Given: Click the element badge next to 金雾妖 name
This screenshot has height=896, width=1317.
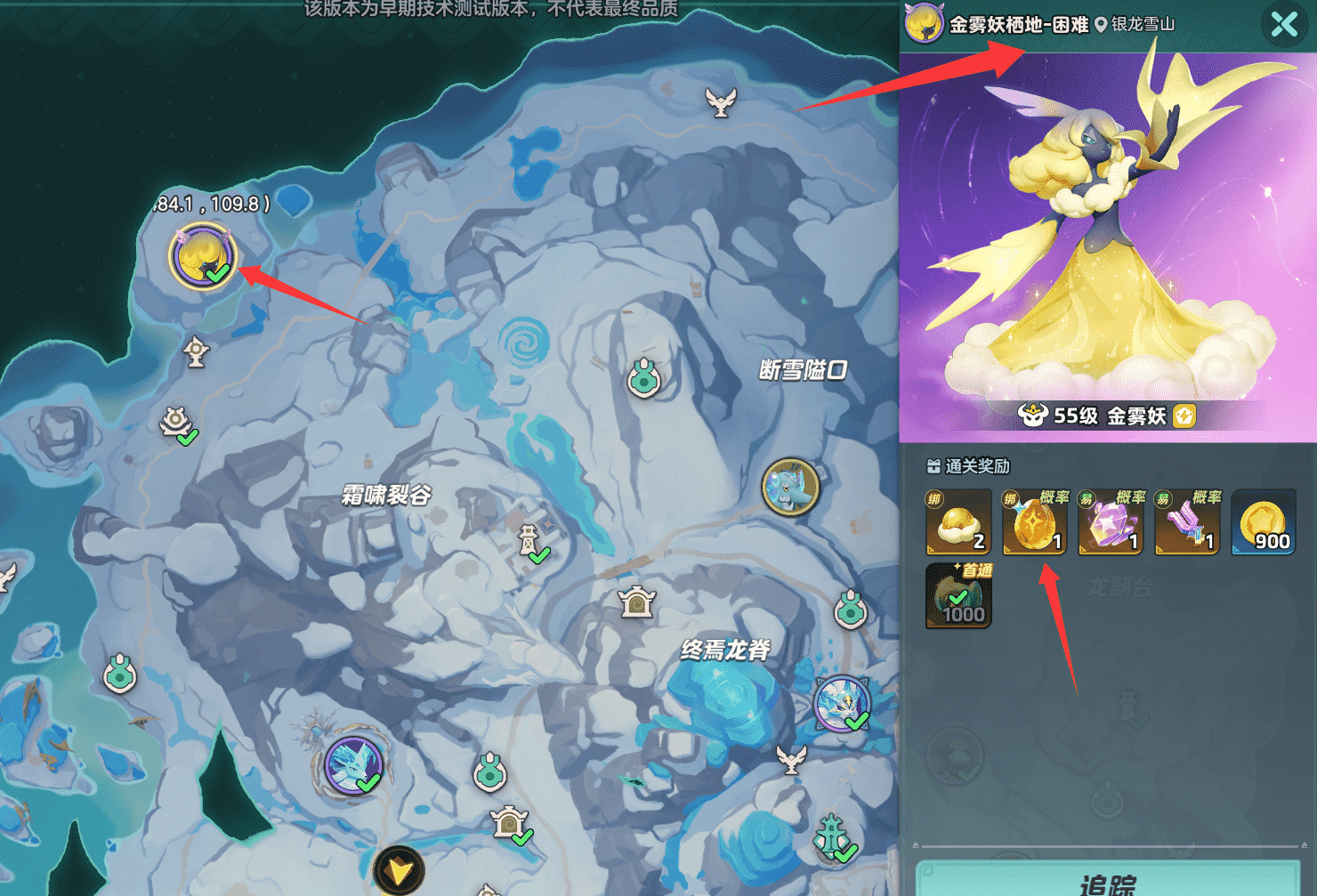Looking at the screenshot, I should click(1184, 415).
